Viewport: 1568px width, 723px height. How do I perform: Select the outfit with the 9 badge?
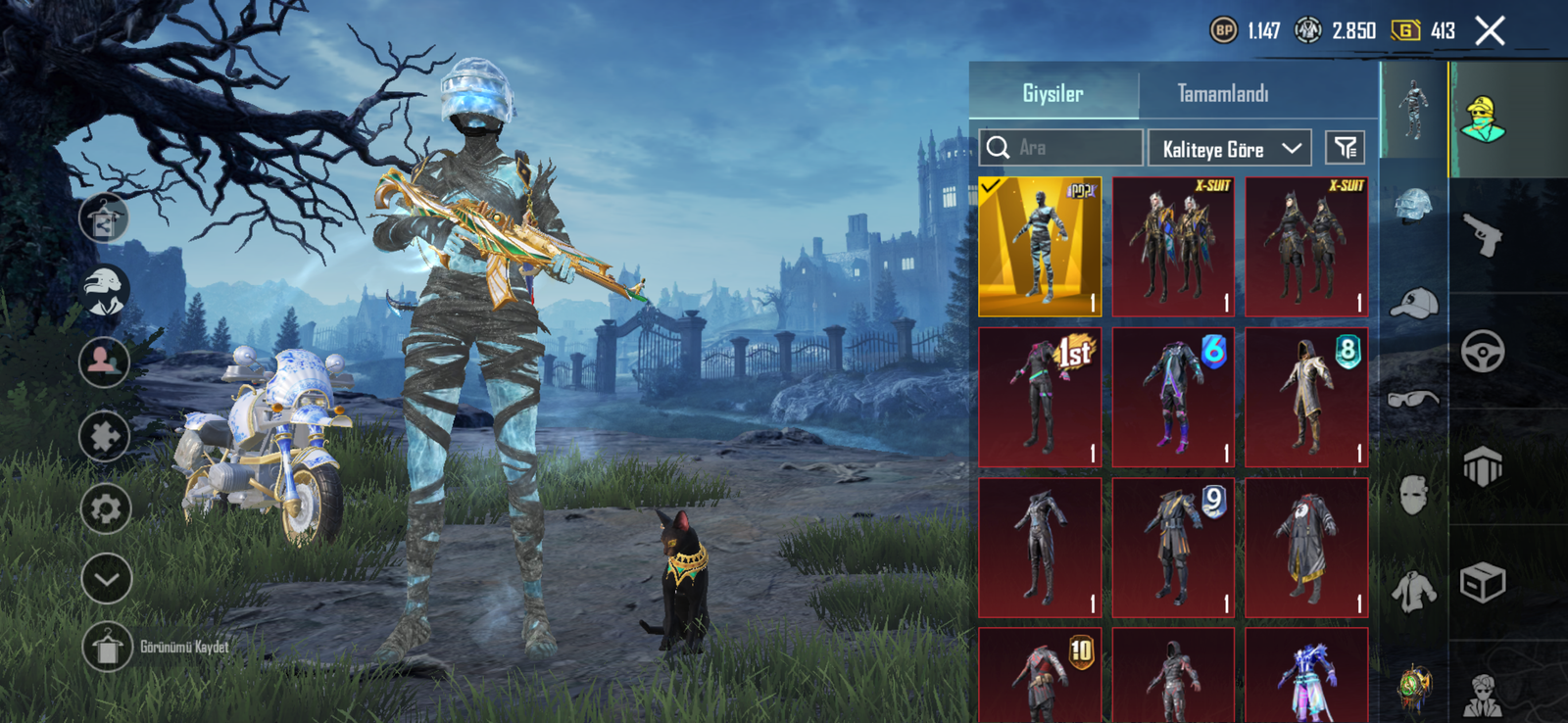click(x=1173, y=548)
